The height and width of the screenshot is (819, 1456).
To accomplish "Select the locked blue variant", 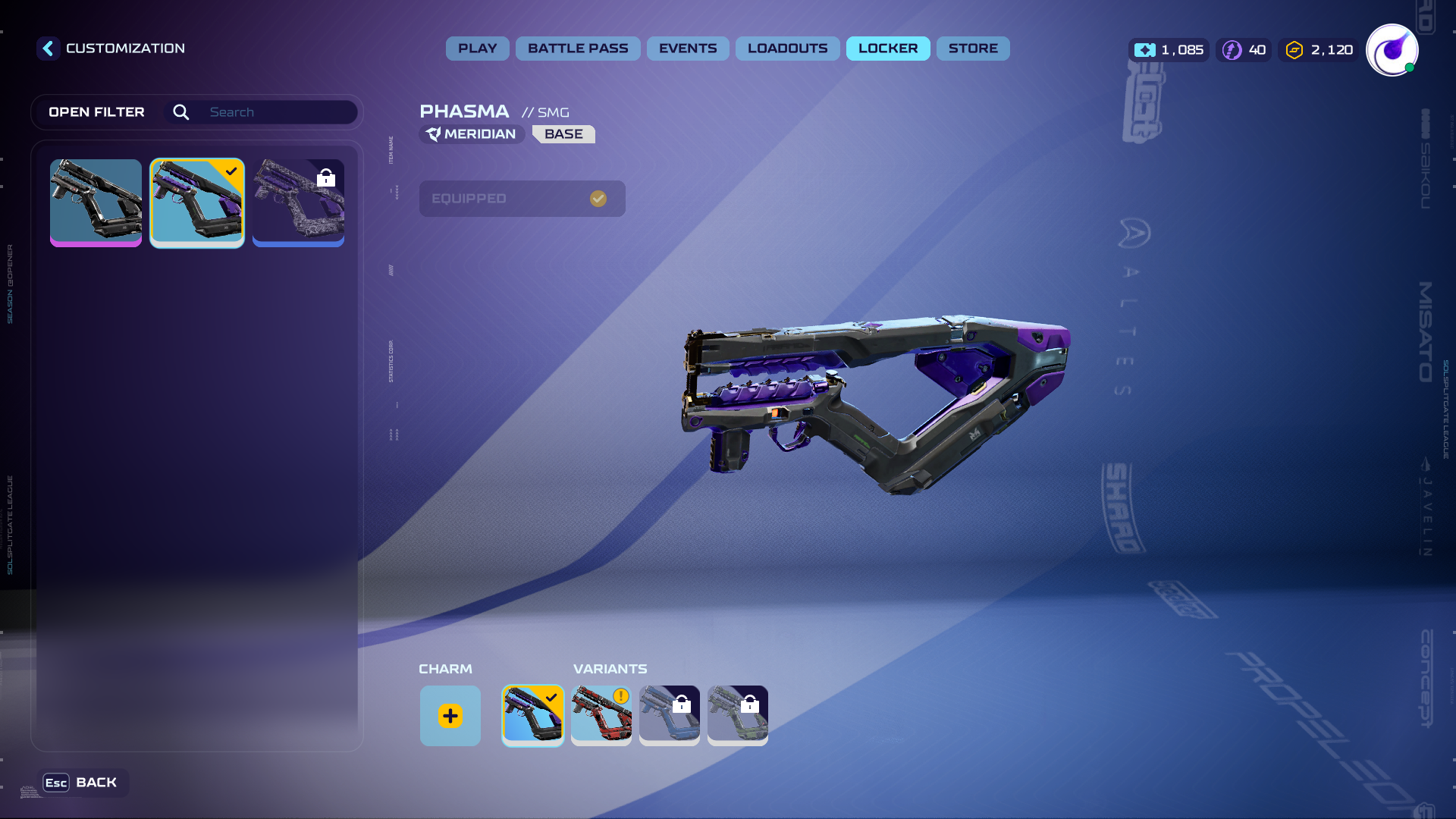I will 670,716.
